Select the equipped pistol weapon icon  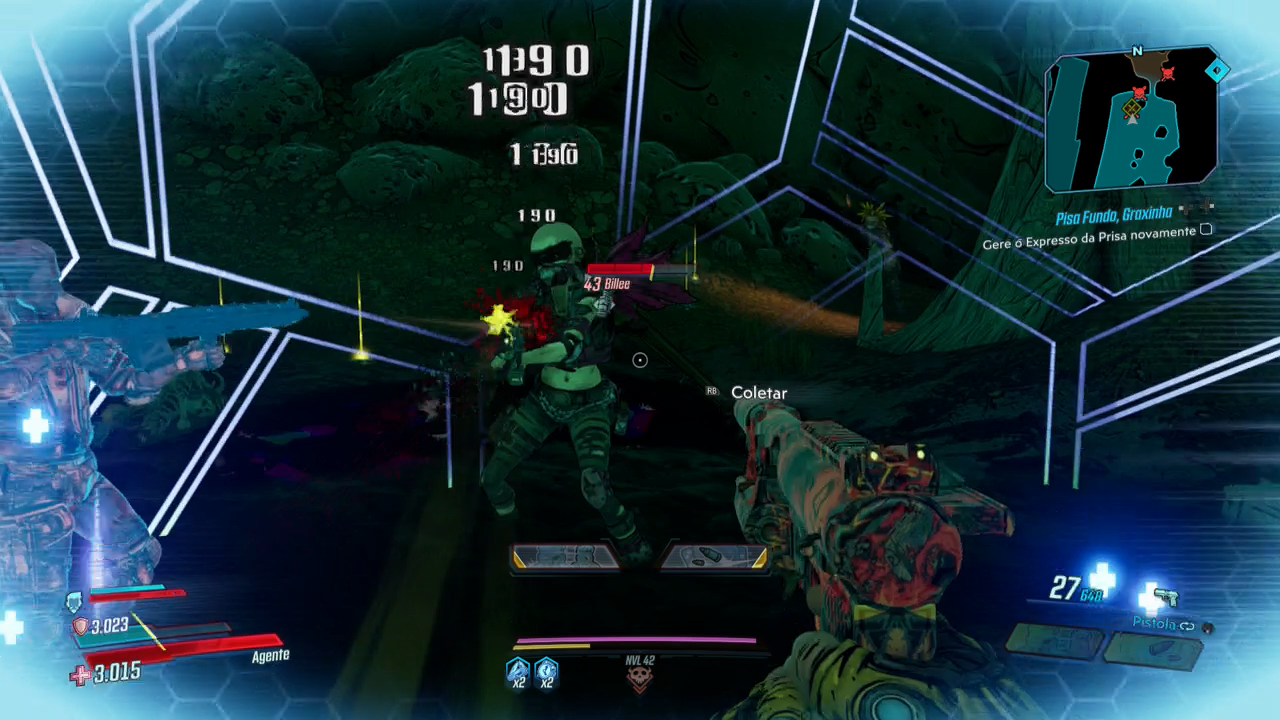point(1166,598)
